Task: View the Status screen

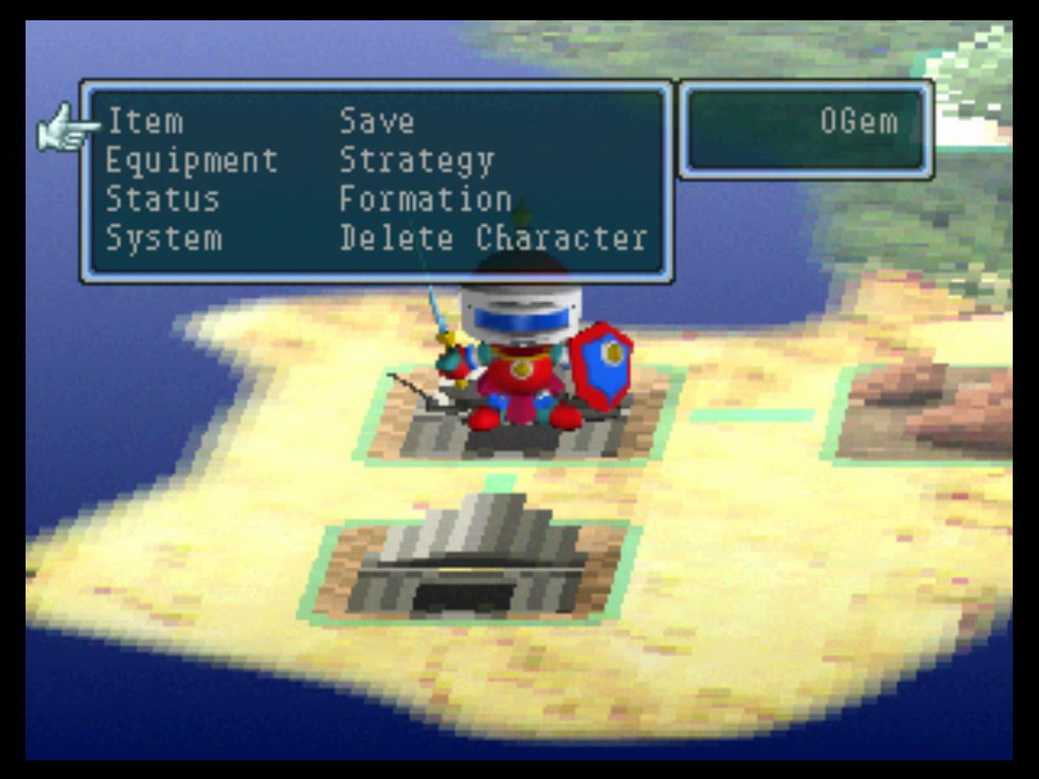Action: point(162,199)
